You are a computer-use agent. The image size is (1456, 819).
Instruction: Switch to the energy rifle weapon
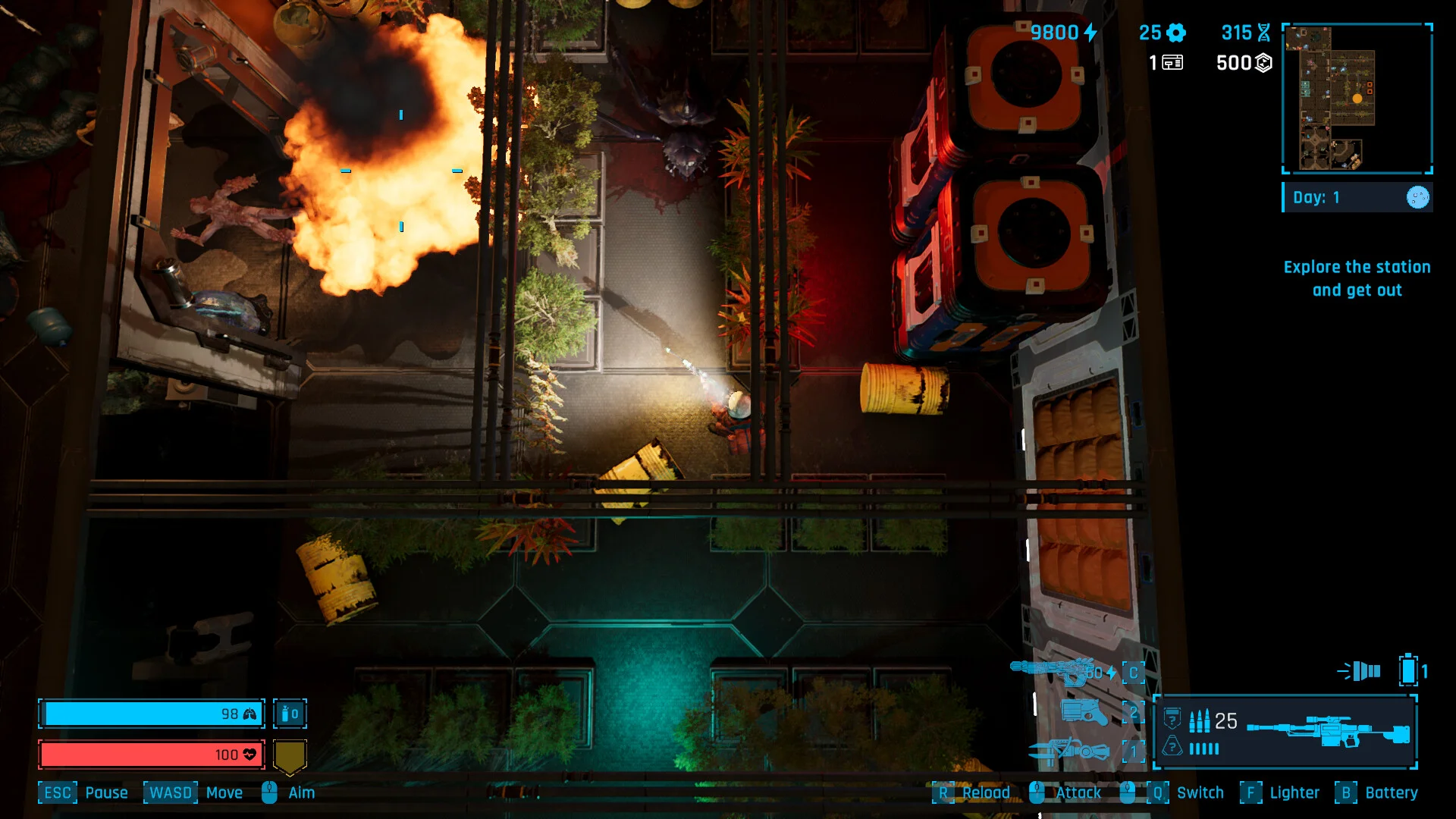coord(1053,671)
